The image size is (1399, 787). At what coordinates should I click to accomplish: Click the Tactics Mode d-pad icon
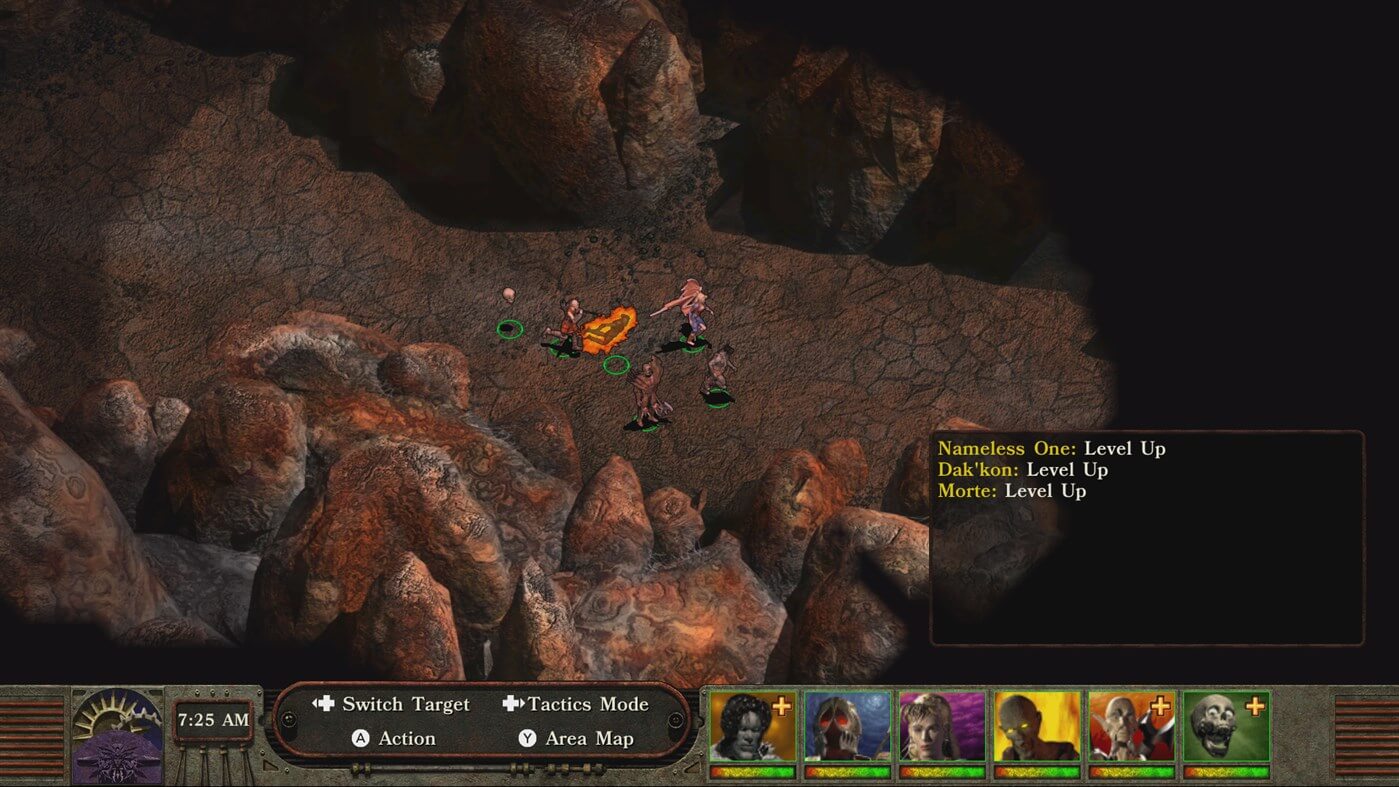pos(513,704)
